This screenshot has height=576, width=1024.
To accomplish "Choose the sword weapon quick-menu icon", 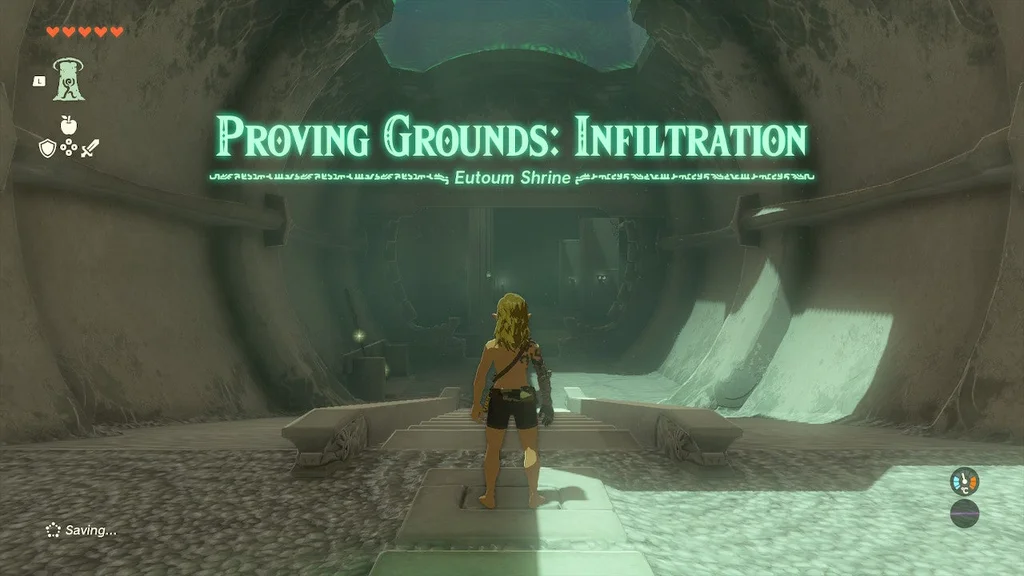I will [x=89, y=148].
